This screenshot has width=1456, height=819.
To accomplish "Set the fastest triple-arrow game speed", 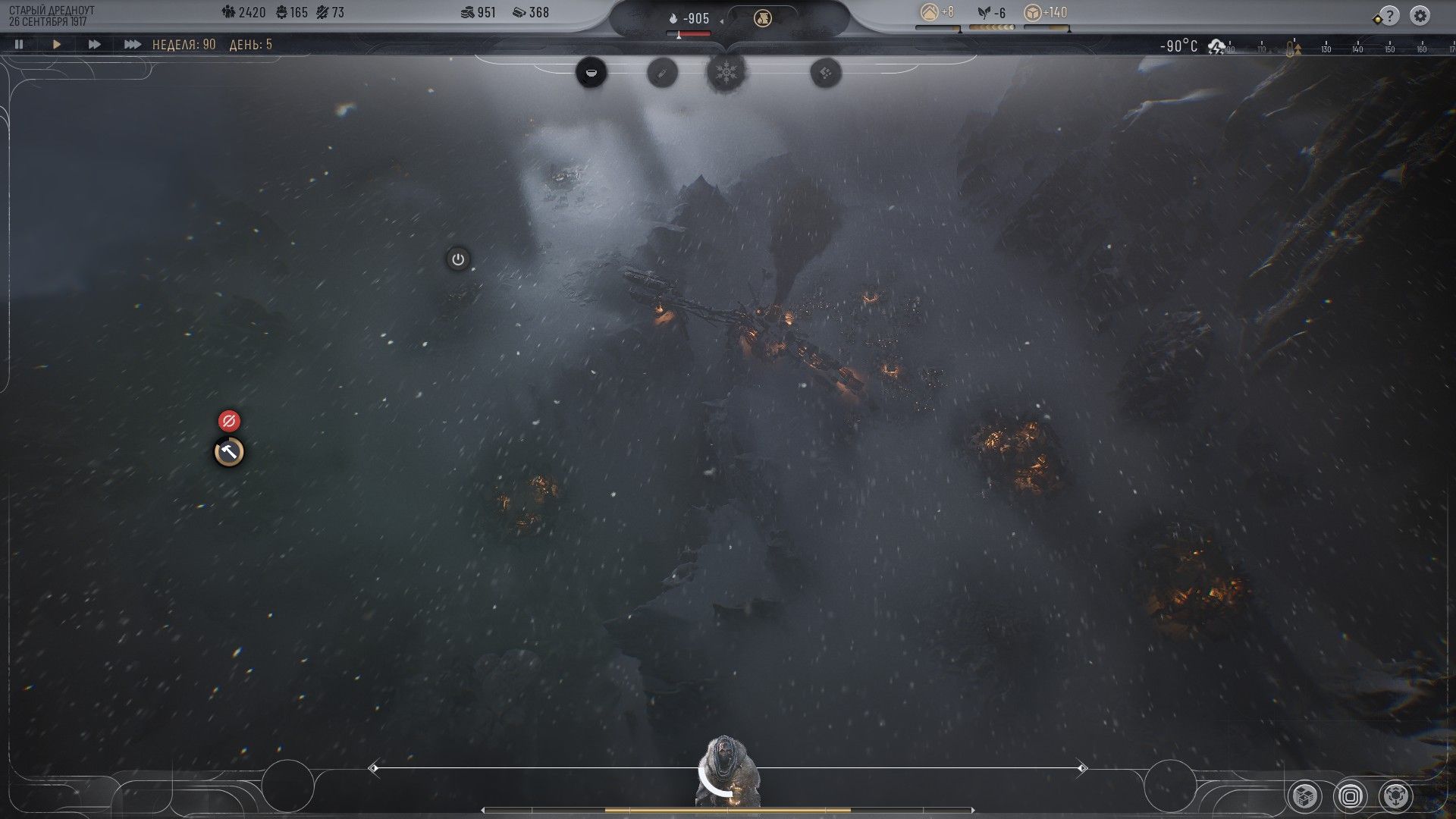I will 132,45.
